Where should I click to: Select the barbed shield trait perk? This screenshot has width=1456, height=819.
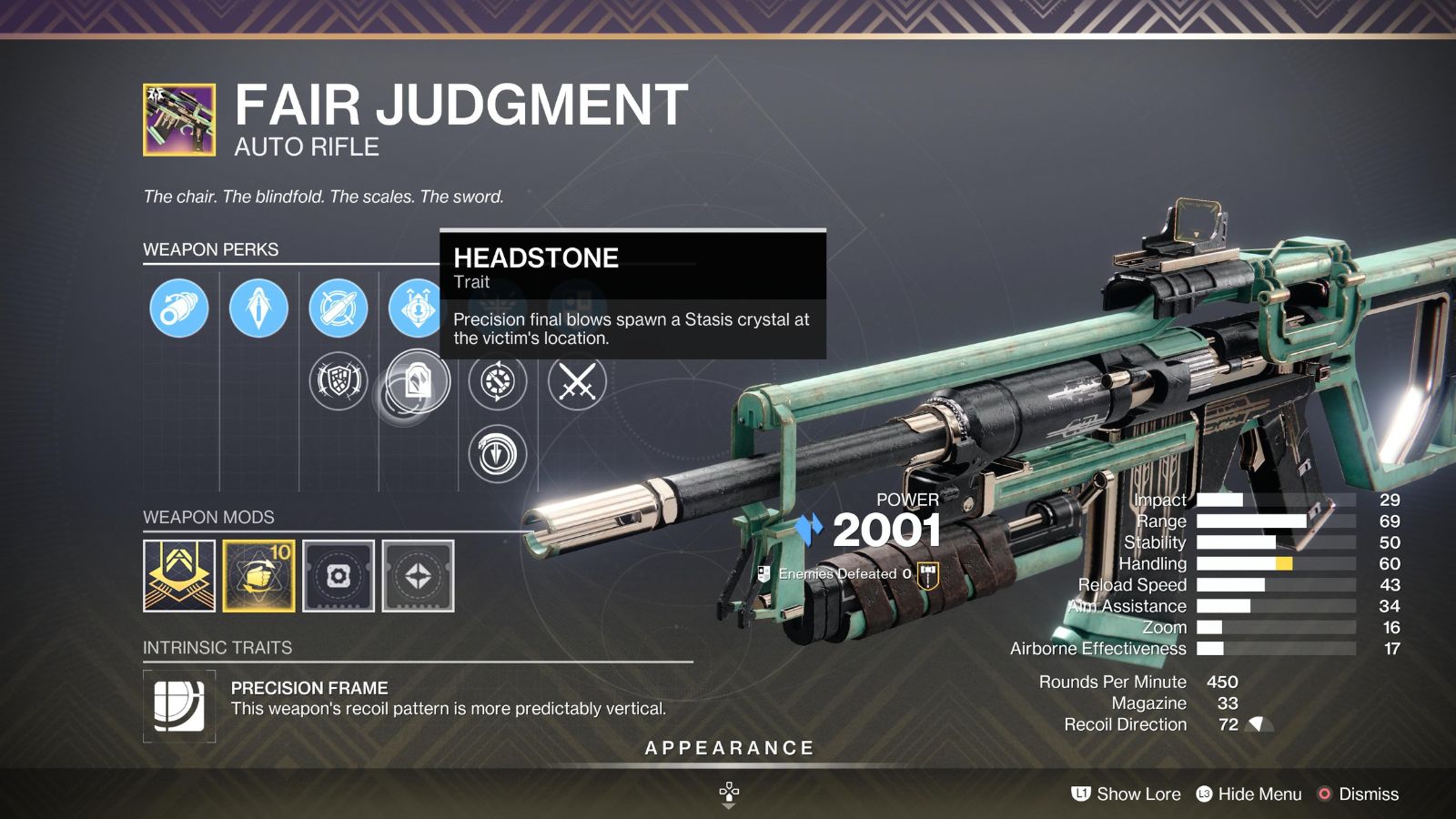pos(339,382)
